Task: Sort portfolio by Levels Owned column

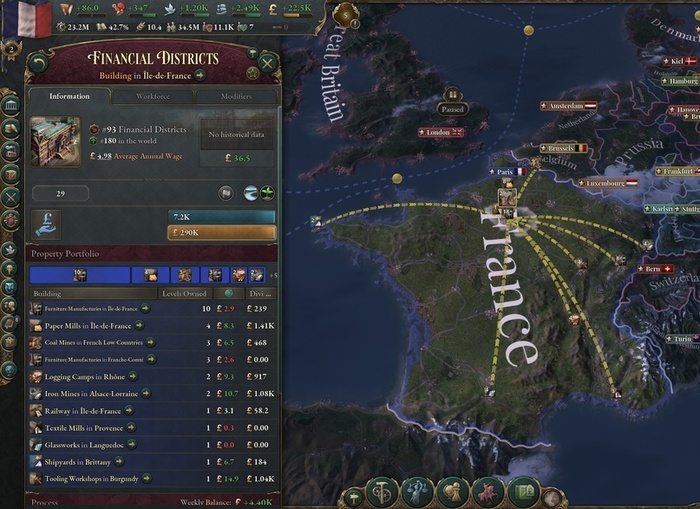Action: coord(184,294)
